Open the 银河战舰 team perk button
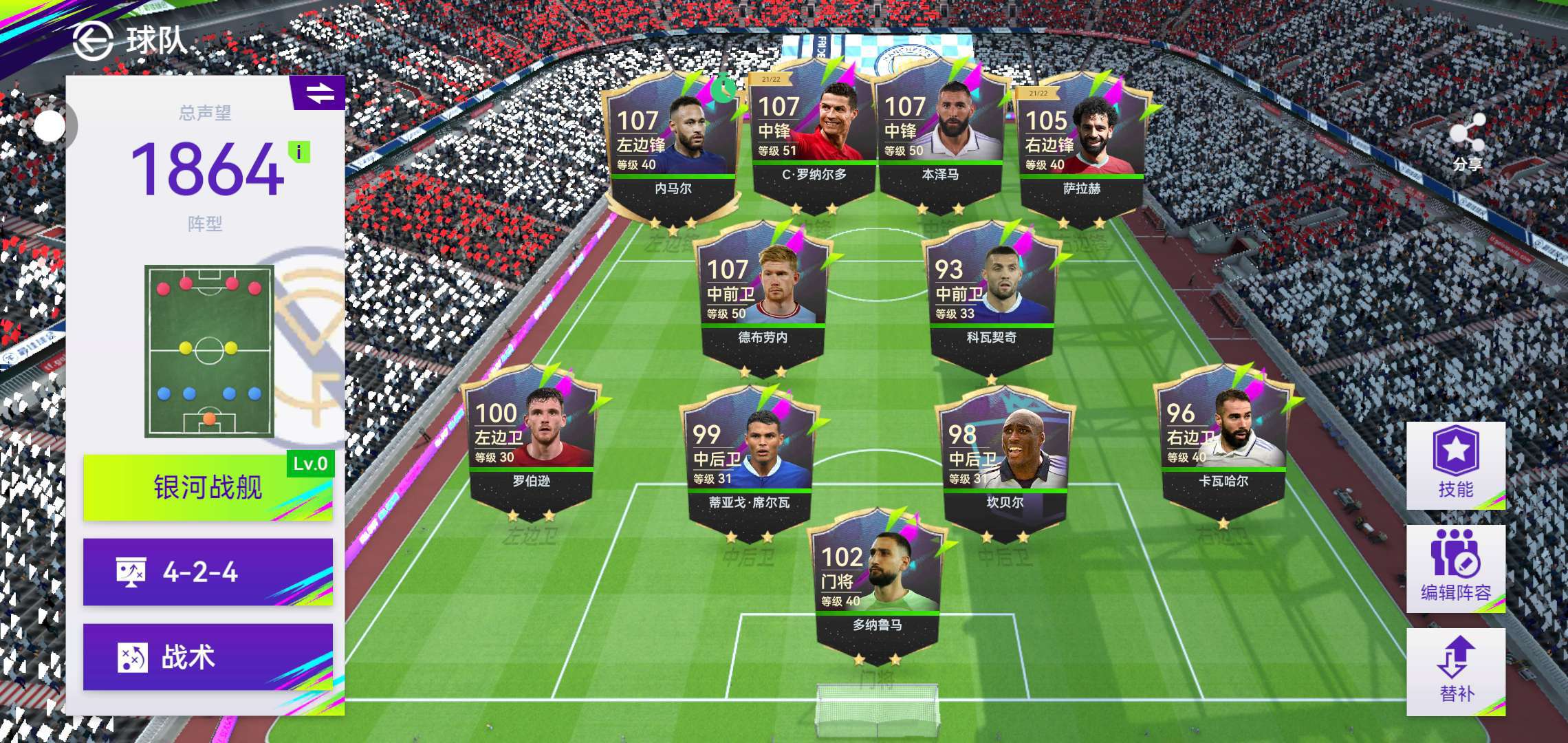1568x743 pixels. coord(208,487)
